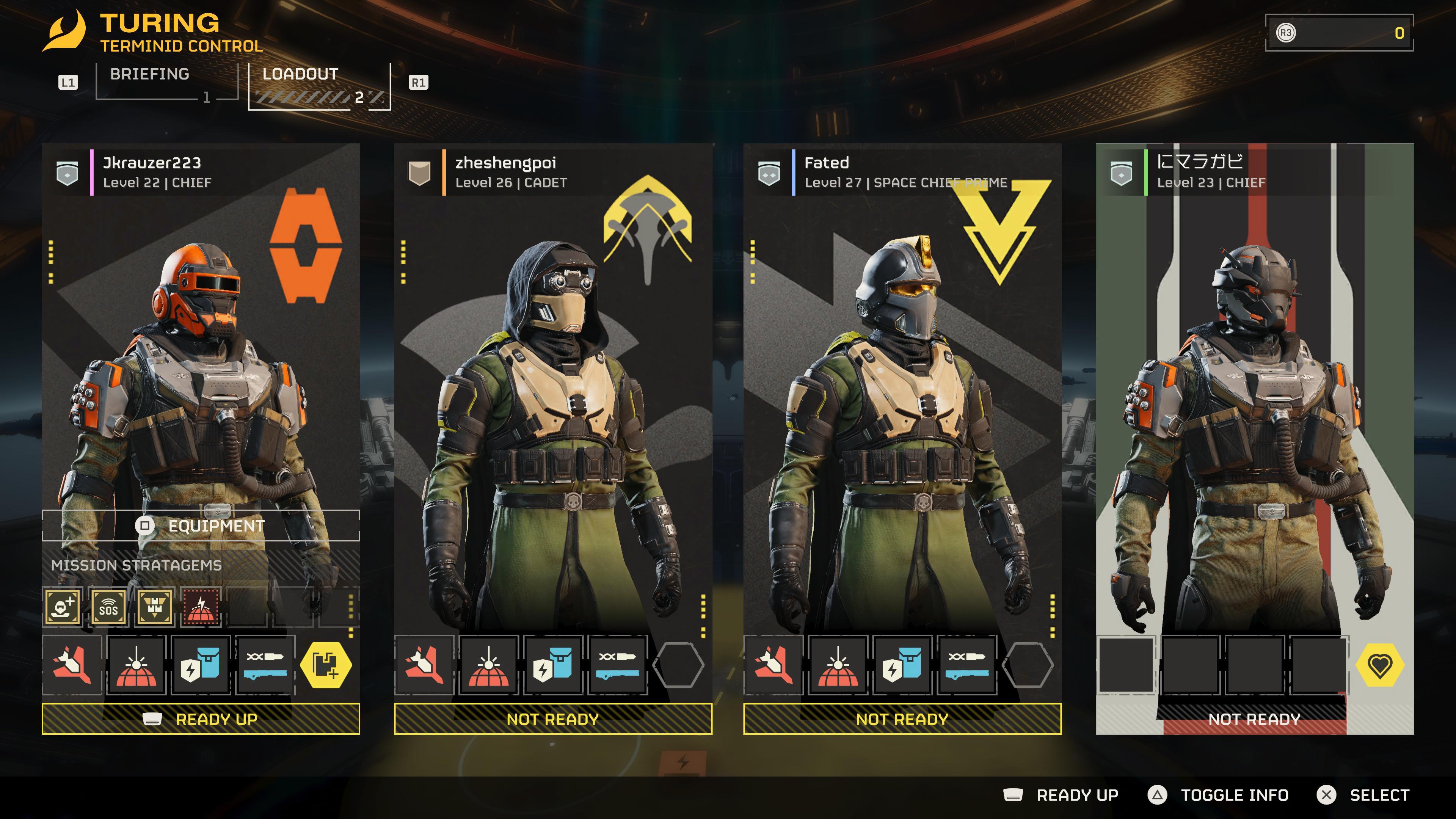Image resolution: width=1456 pixels, height=819 pixels.
Task: Expand Jkrauzer223's extra stratagem dots indicator
Action: (351, 616)
